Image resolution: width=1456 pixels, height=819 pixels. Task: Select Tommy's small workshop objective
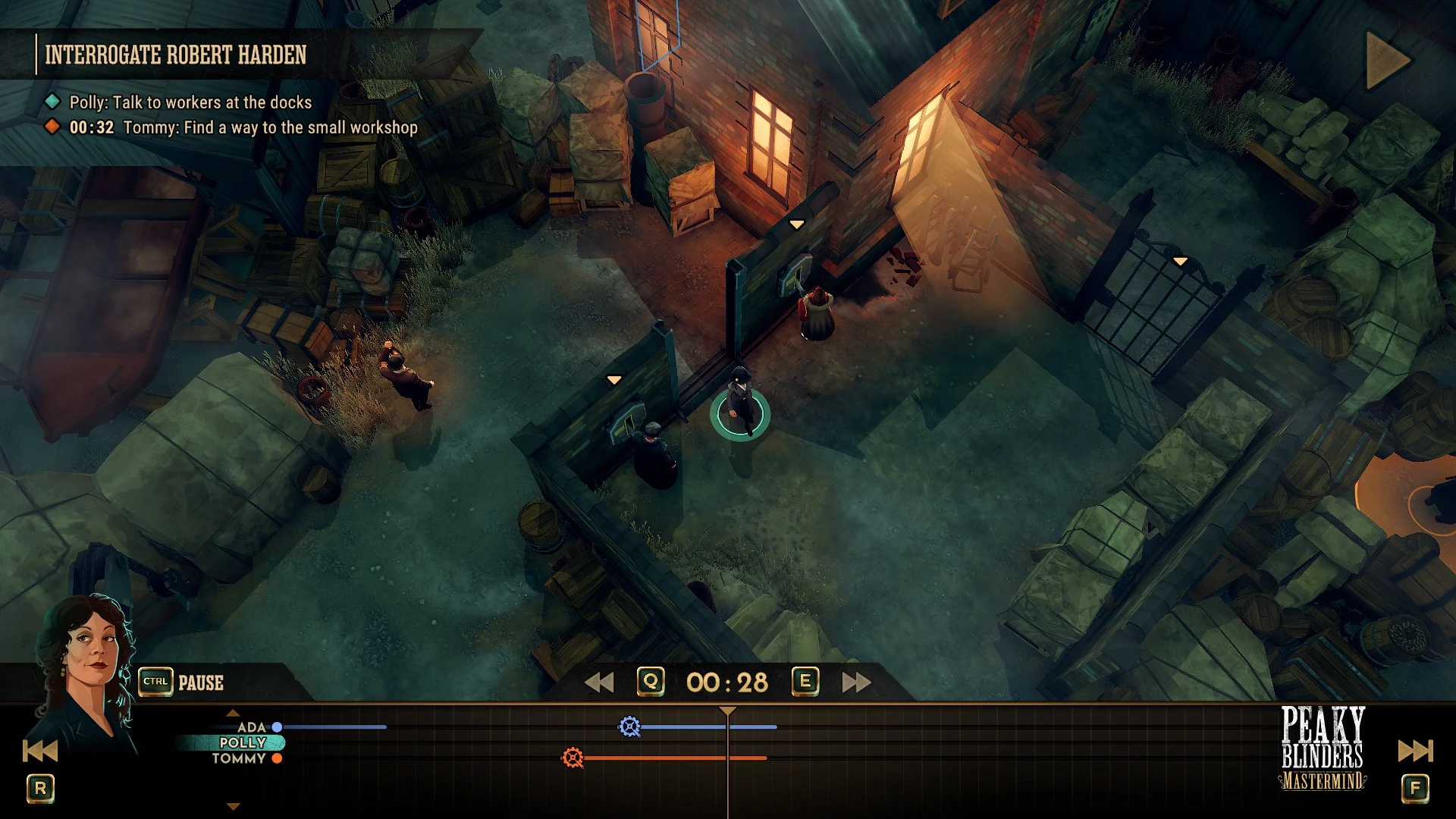click(270, 127)
